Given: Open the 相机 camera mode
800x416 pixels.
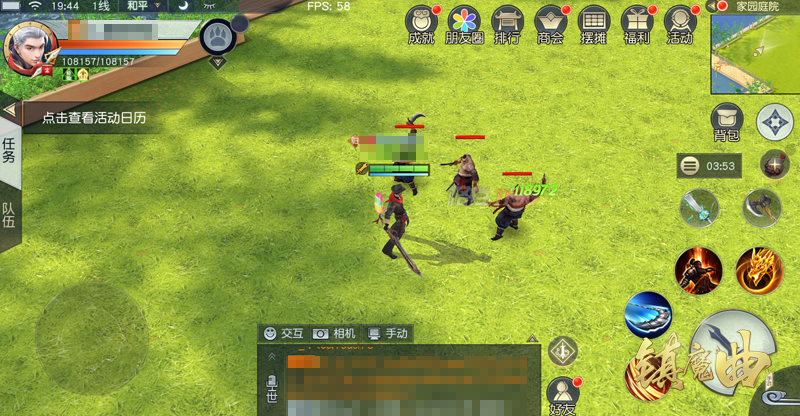Looking at the screenshot, I should (x=334, y=333).
